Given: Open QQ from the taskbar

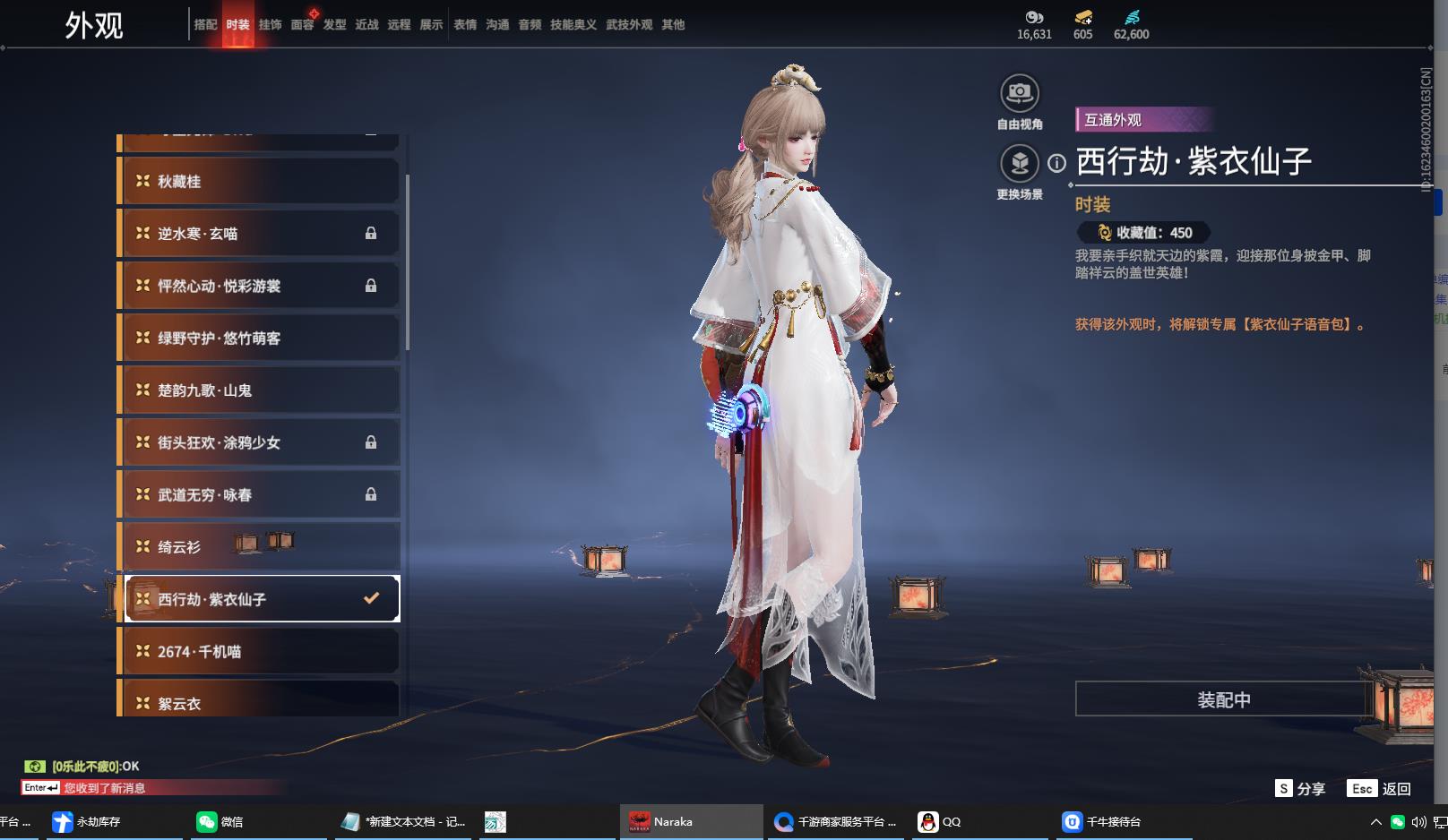Looking at the screenshot, I should 941,821.
